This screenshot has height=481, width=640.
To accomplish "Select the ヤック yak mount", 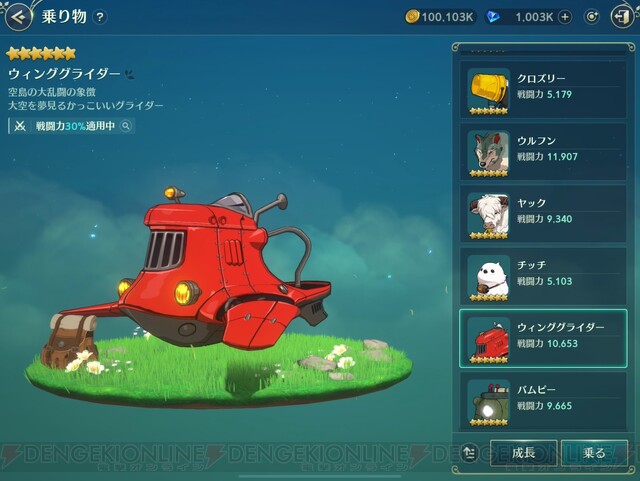I will point(543,211).
